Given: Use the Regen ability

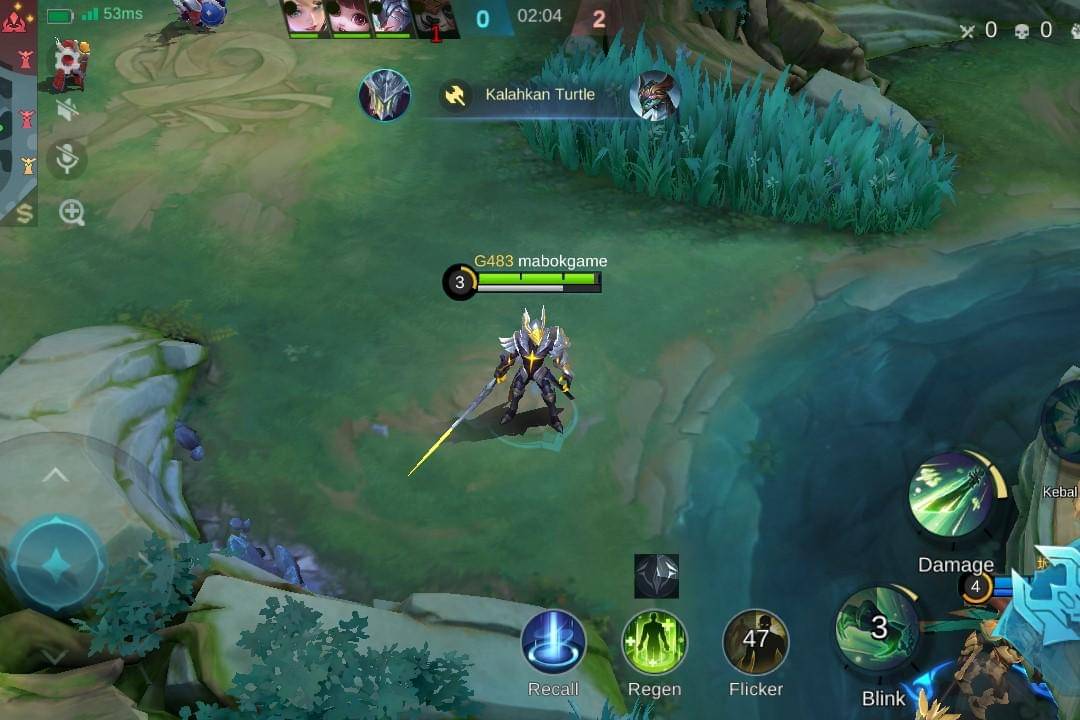Looking at the screenshot, I should tap(654, 642).
